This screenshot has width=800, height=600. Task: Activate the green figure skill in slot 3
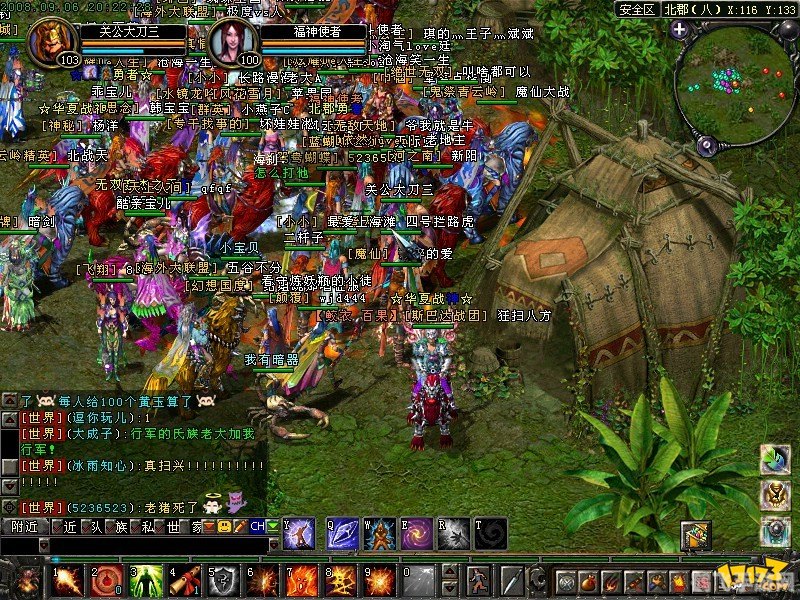point(146,581)
